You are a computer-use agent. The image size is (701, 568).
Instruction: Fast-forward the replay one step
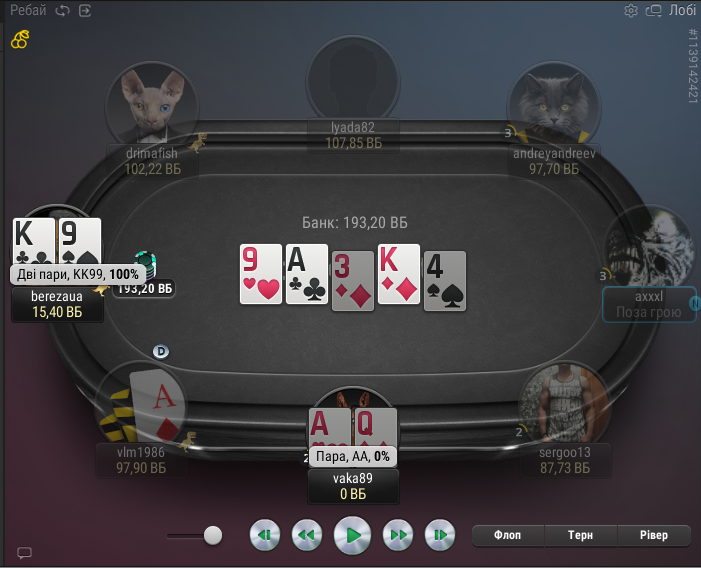pos(398,535)
